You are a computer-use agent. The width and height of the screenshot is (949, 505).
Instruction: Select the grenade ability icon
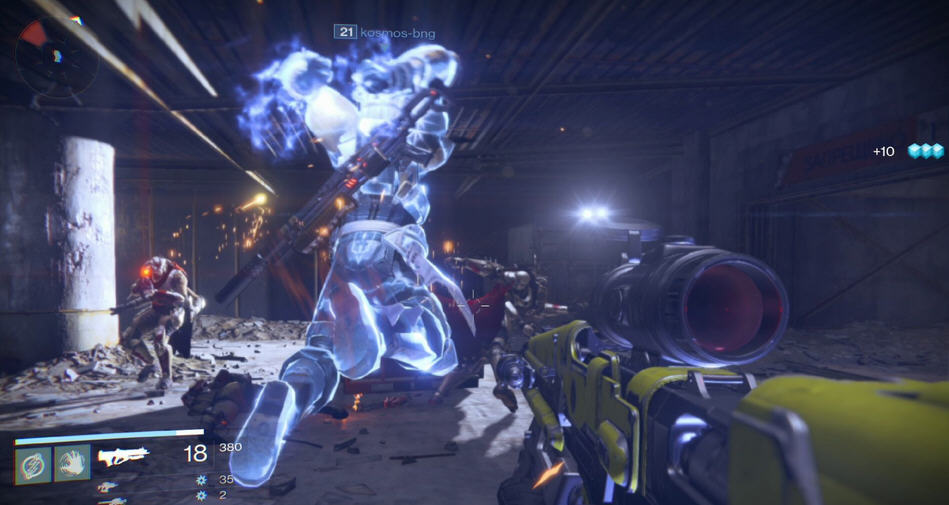click(33, 462)
